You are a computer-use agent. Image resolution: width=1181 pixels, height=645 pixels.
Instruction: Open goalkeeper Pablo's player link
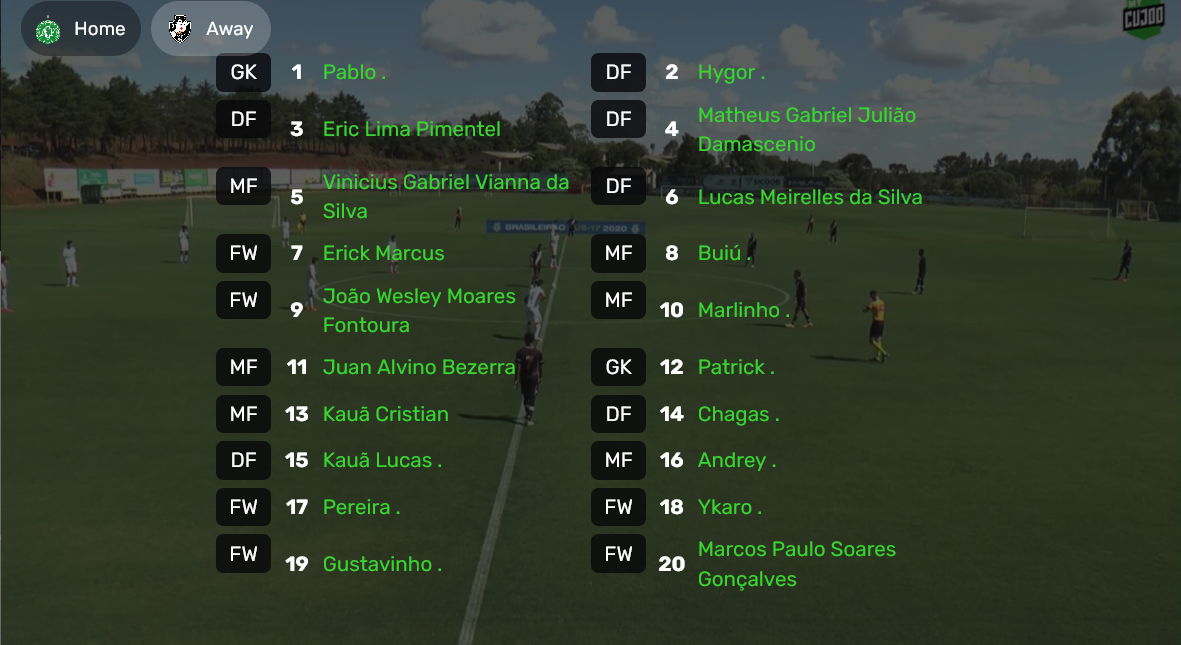pyautogui.click(x=354, y=72)
